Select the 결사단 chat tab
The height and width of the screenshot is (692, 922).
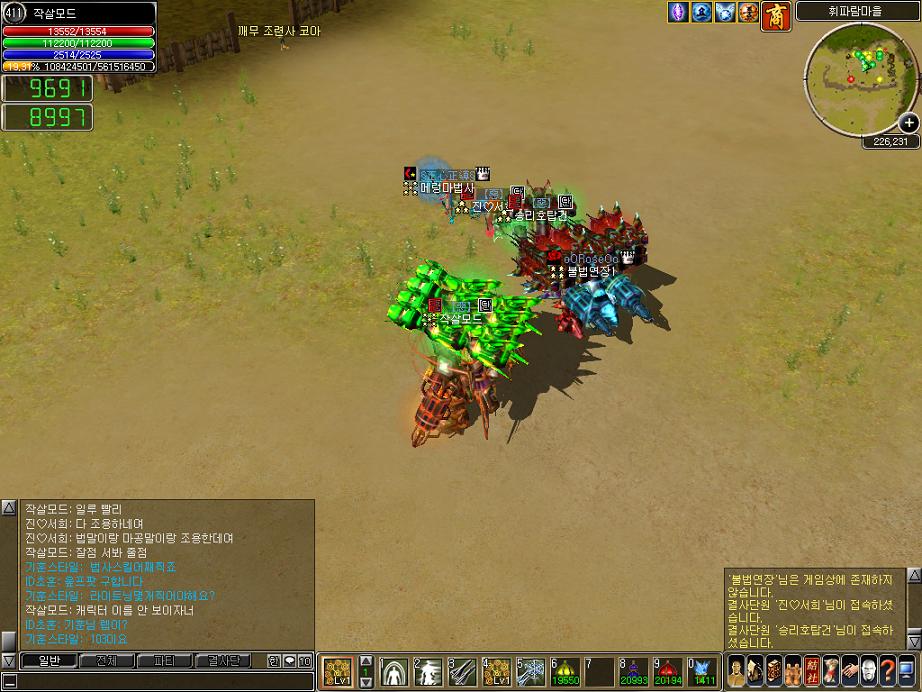tap(224, 660)
